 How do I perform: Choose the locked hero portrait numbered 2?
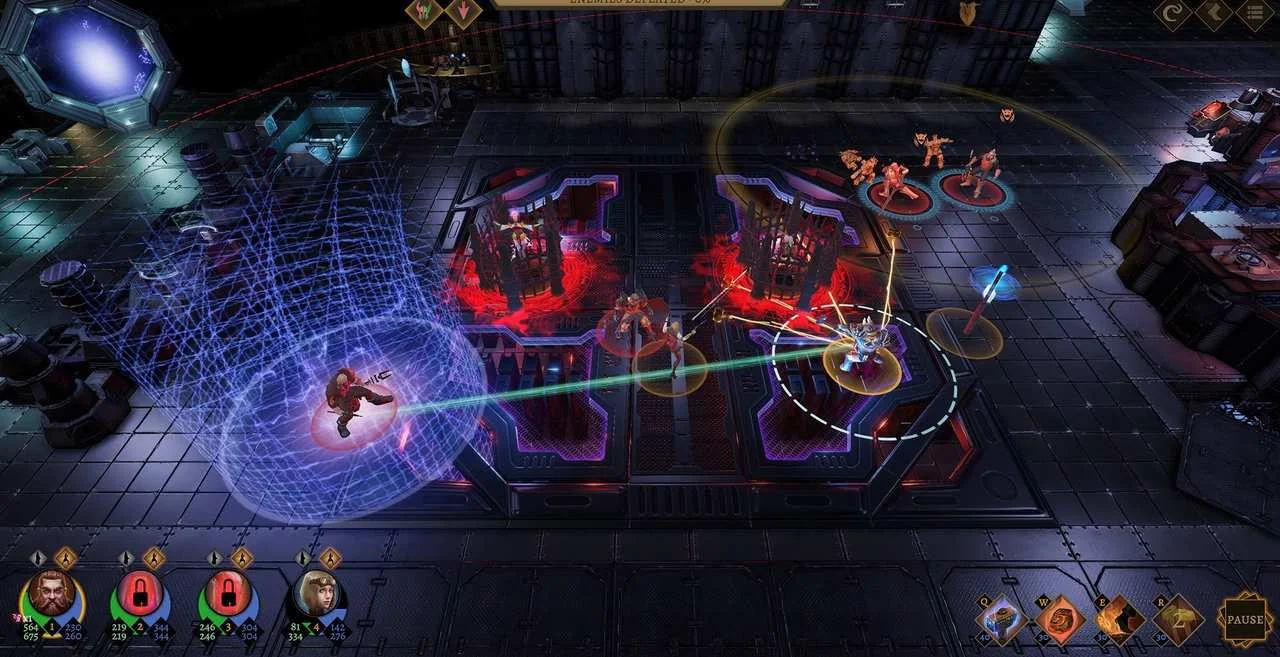click(140, 595)
